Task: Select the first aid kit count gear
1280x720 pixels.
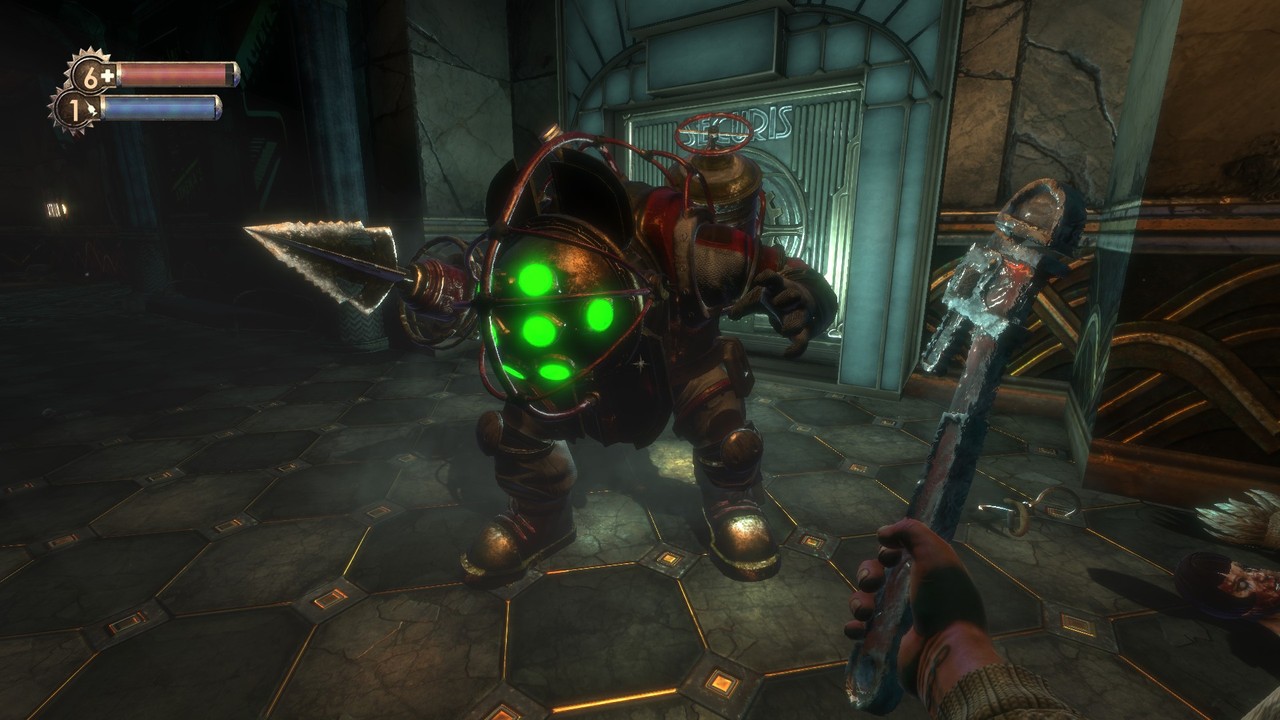Action: [90, 75]
